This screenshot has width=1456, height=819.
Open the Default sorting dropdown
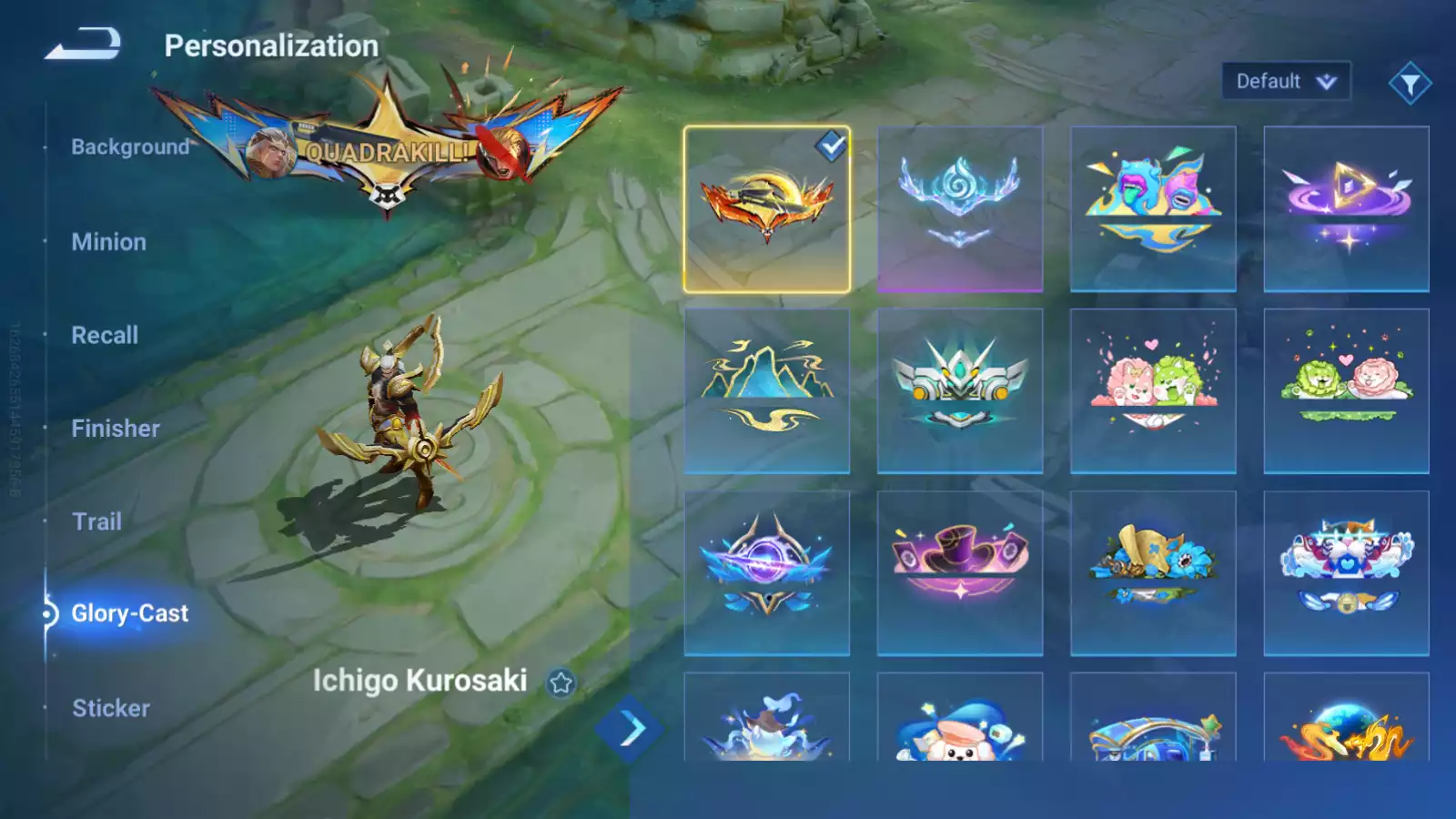[1286, 80]
